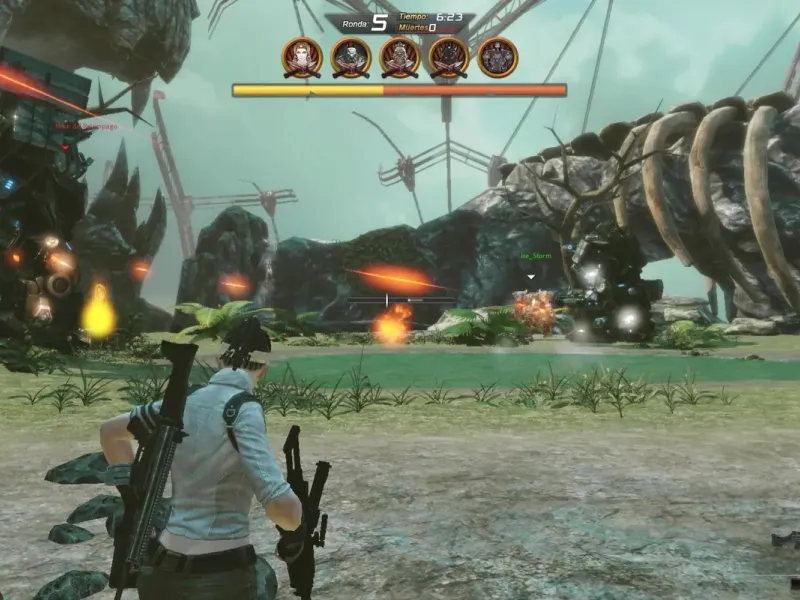Choose the dark horned armor portrait
Screen dimensions: 800x600
pyautogui.click(x=449, y=57)
